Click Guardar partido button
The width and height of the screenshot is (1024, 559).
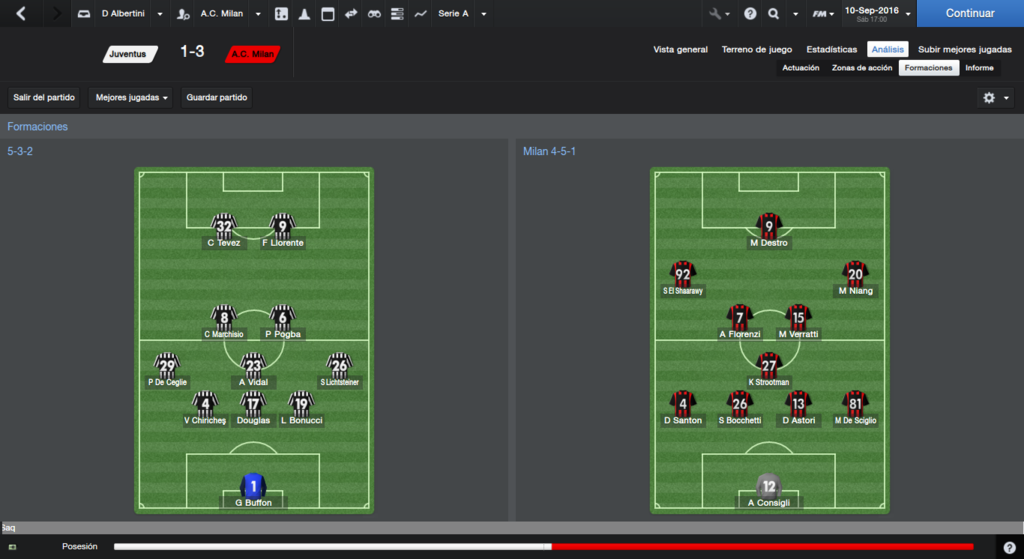pos(217,97)
